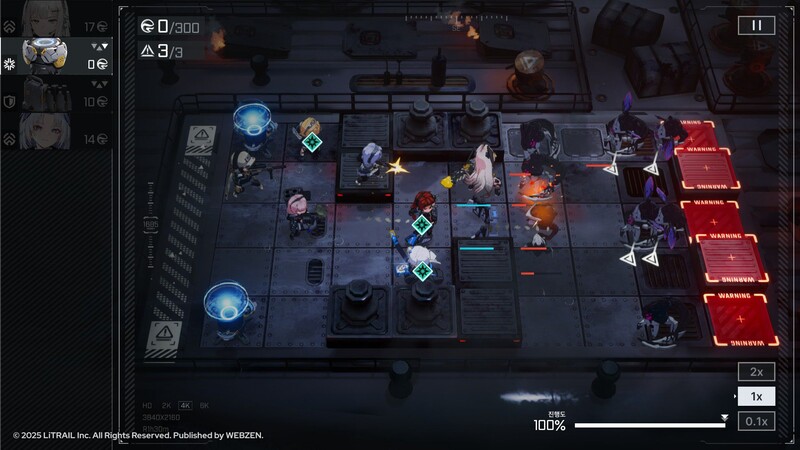This screenshot has height=450, width=800.
Task: Click the progress bar triangle marker
Action: [724, 418]
